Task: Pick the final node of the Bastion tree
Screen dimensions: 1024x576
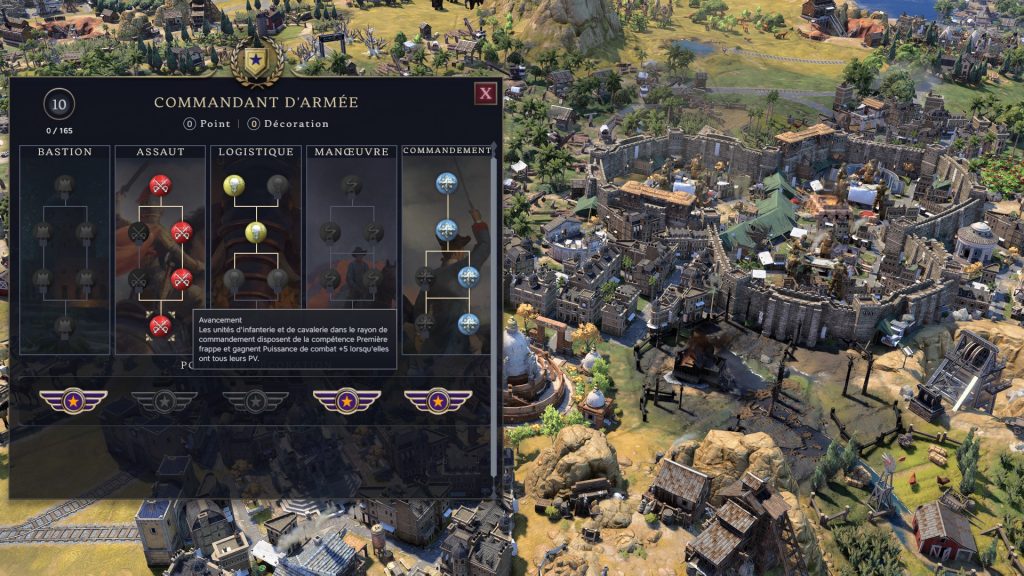Action: (x=65, y=325)
